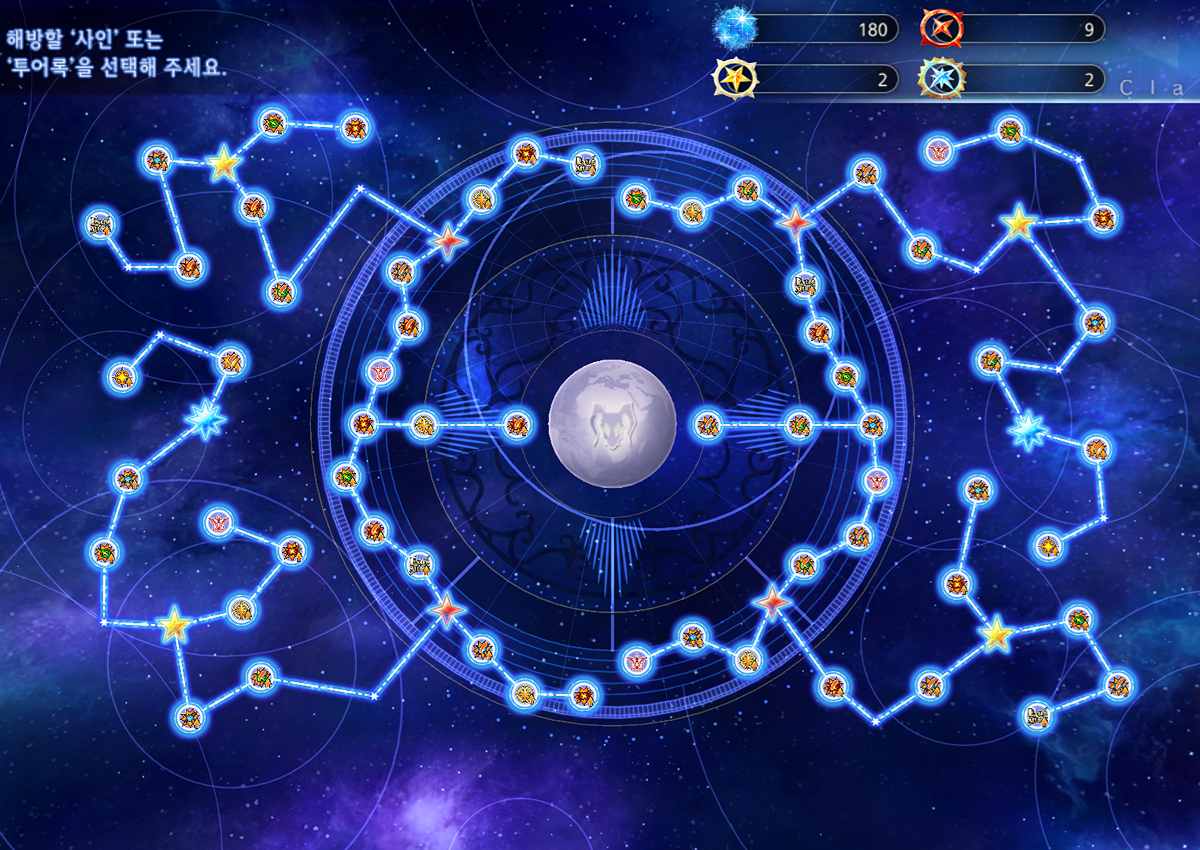Select the text-labeled end node of the upper-left constellation
Screen dimensions: 1200x850
(x=101, y=223)
